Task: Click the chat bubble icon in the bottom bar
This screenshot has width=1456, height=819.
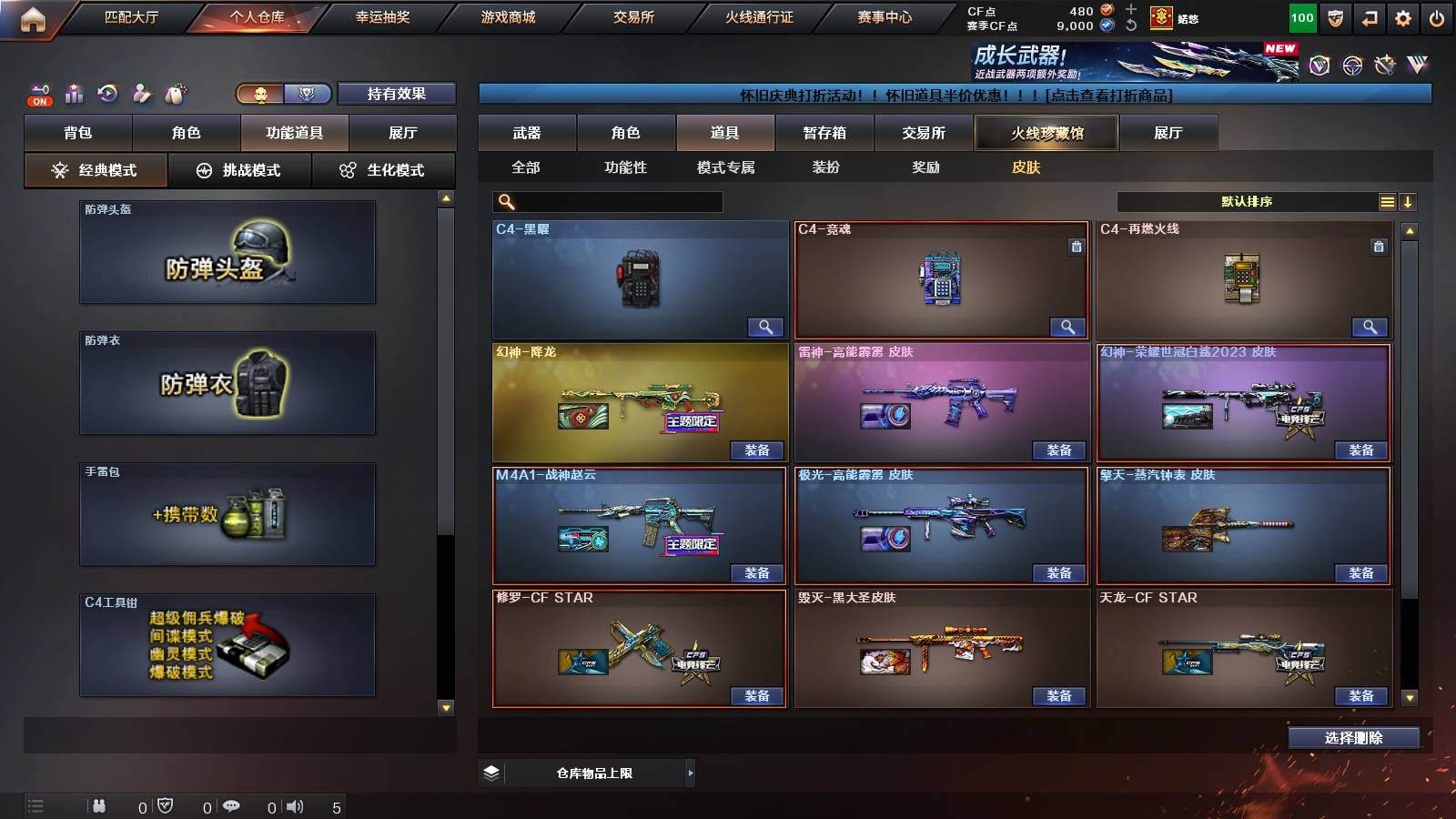Action: click(231, 804)
